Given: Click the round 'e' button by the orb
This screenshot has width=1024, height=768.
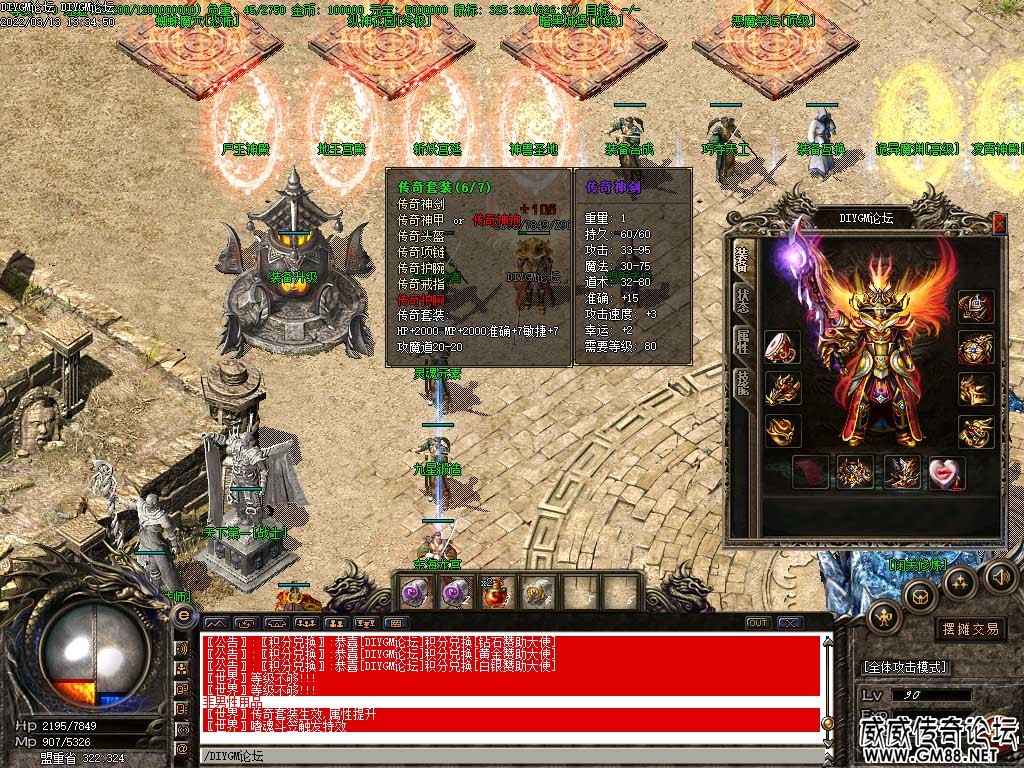Looking at the screenshot, I should tap(183, 617).
